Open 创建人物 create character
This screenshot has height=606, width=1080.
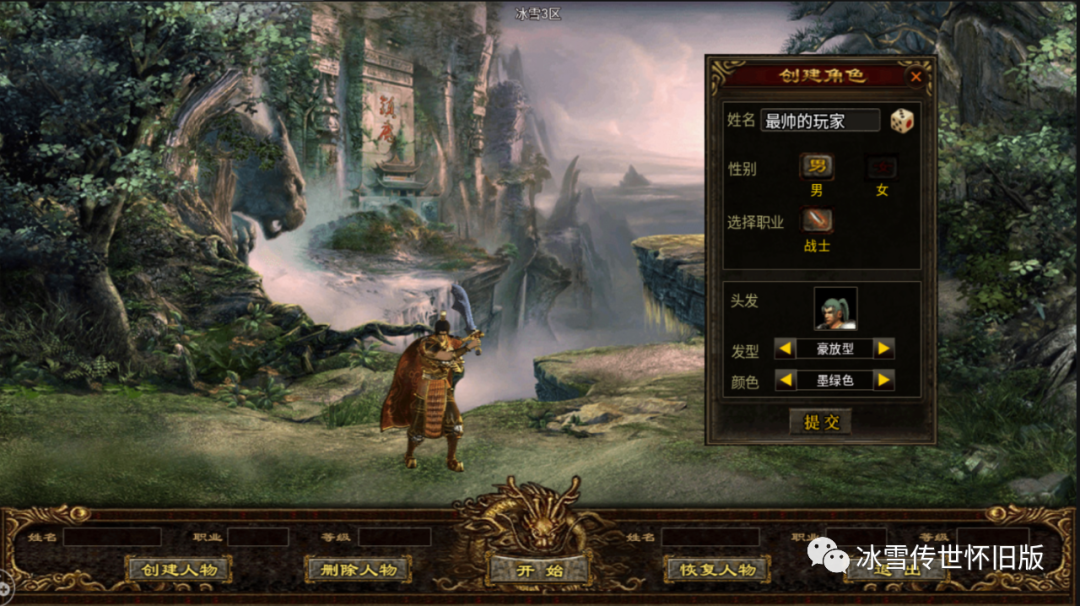click(179, 570)
